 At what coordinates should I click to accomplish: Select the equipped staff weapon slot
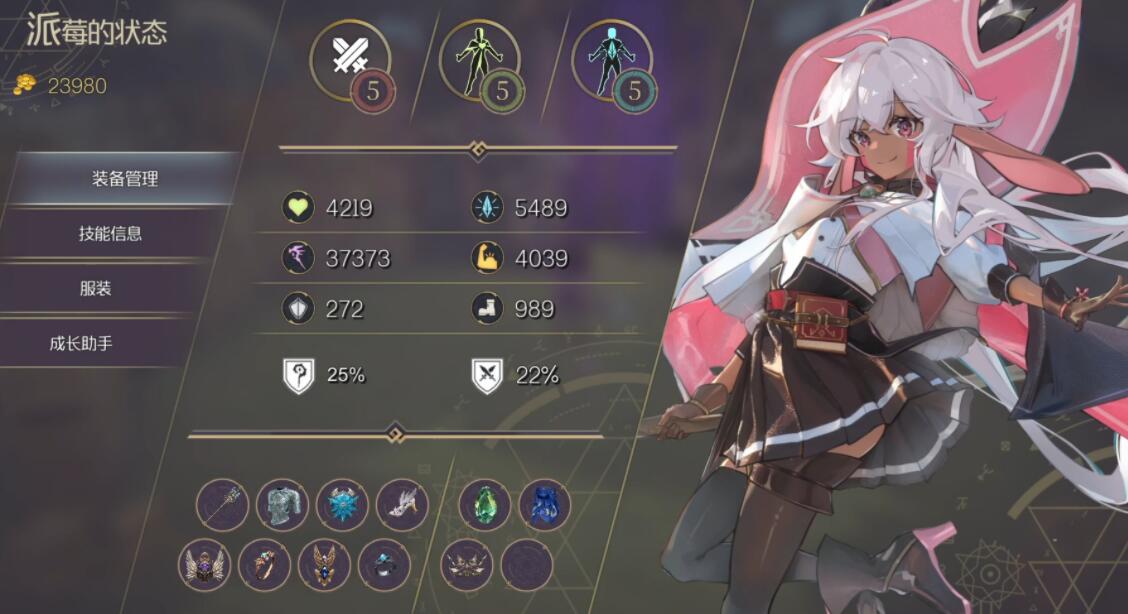[x=222, y=504]
